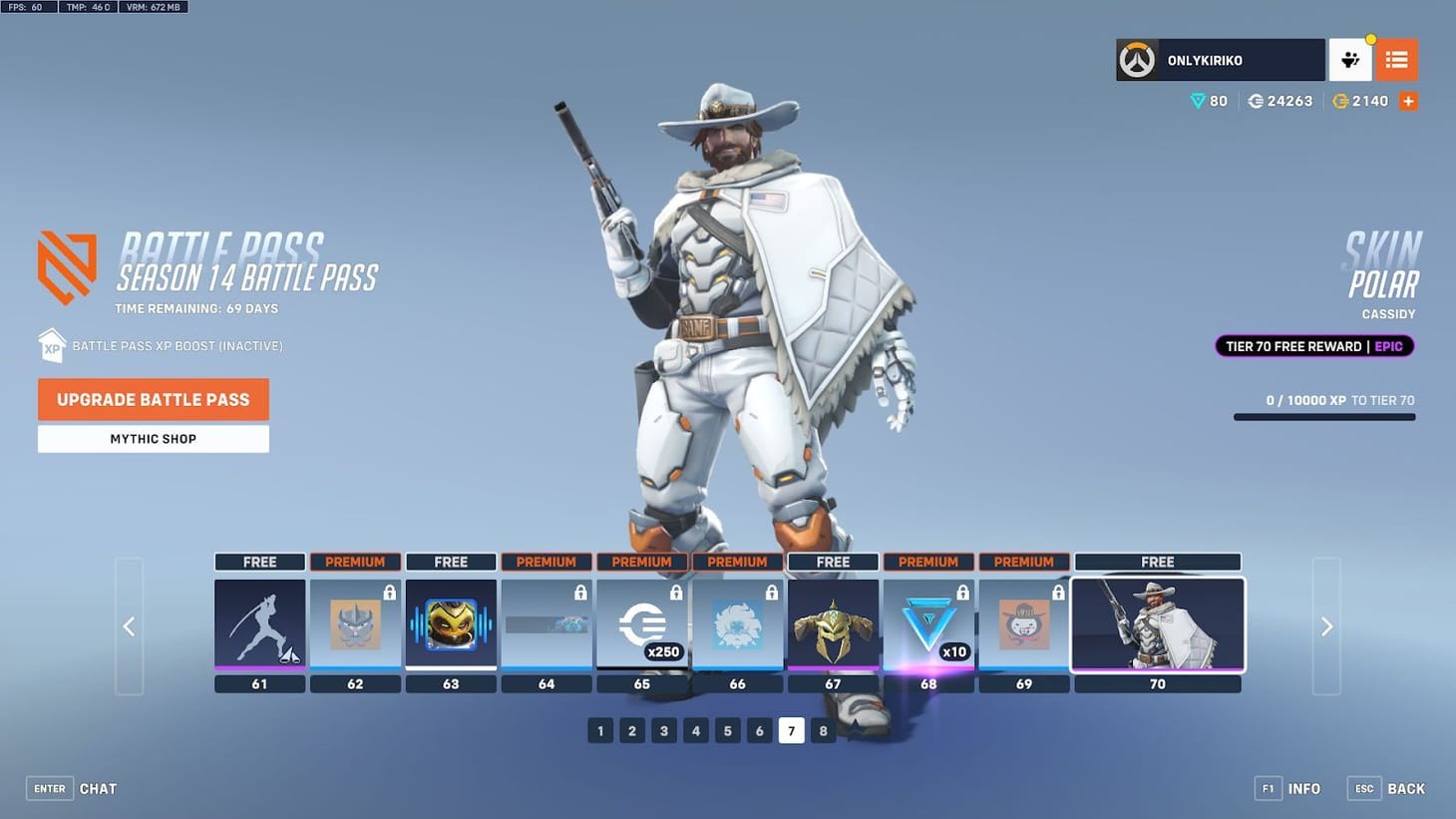
Task: Collapse to previous tiers with left arrow
Action: [x=129, y=626]
